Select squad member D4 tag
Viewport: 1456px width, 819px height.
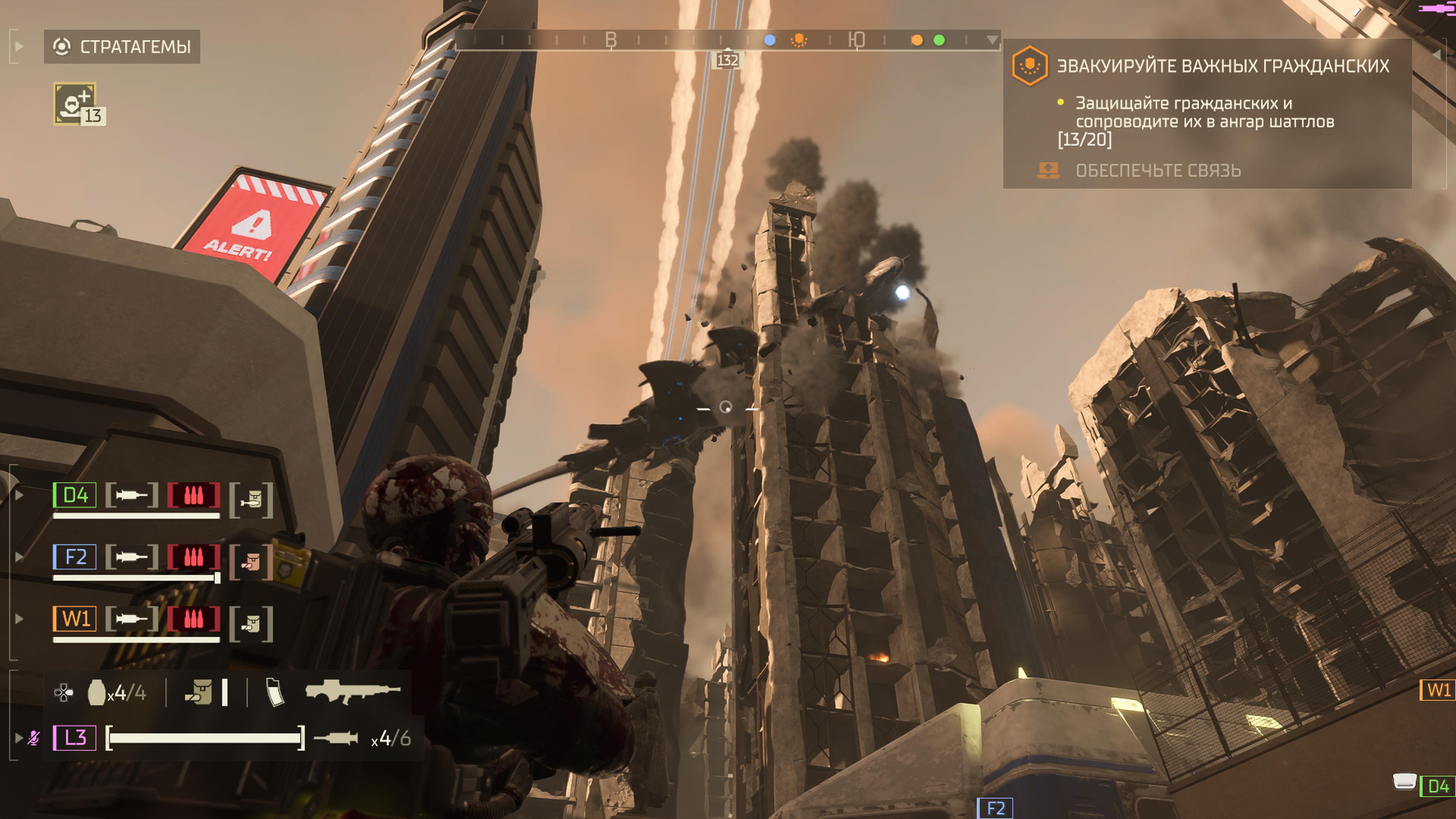(75, 495)
